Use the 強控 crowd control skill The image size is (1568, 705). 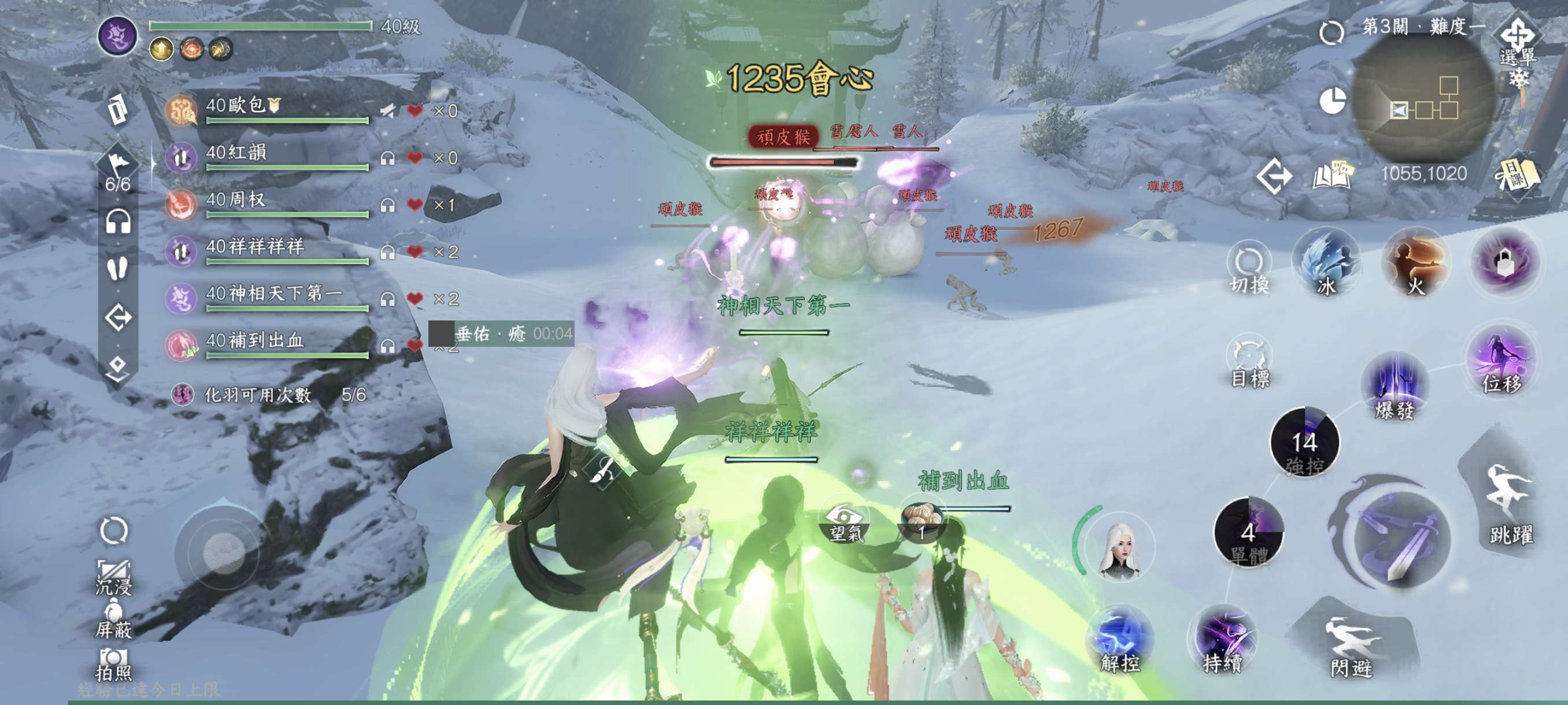click(1304, 442)
